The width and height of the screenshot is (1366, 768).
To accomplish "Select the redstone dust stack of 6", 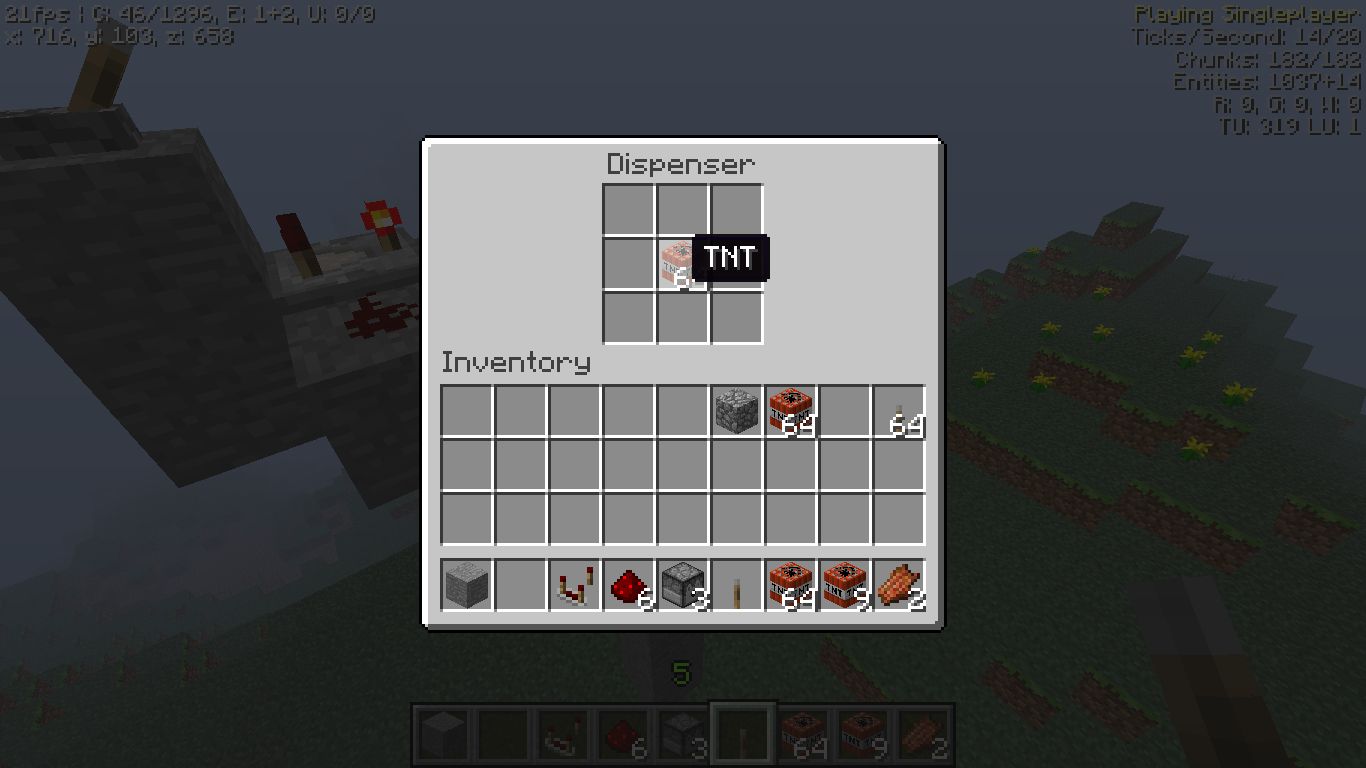I will 629,585.
